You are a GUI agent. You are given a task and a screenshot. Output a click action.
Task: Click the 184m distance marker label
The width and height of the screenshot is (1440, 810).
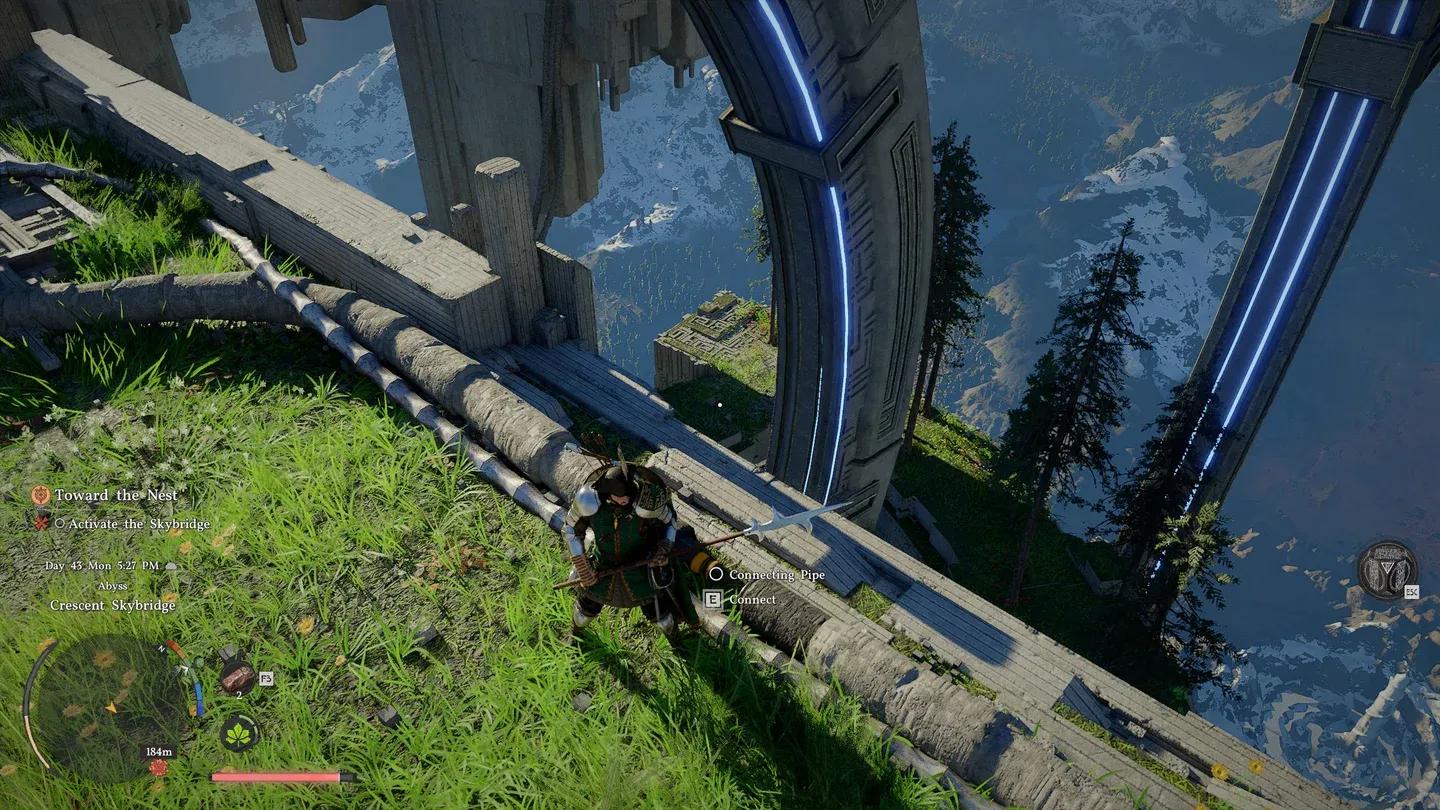point(159,749)
